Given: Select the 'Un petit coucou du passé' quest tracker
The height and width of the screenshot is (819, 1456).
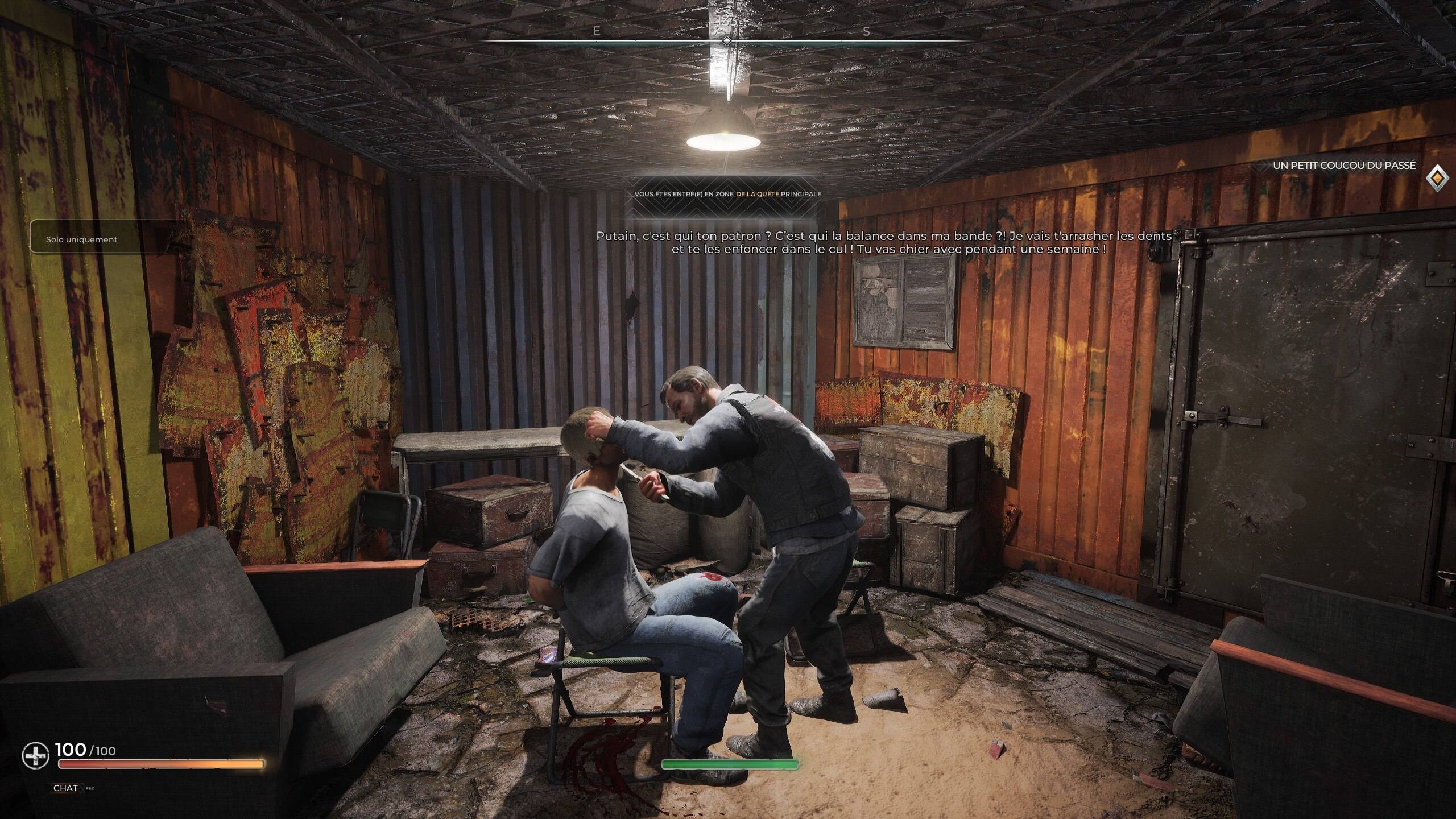Looking at the screenshot, I should tap(1343, 166).
